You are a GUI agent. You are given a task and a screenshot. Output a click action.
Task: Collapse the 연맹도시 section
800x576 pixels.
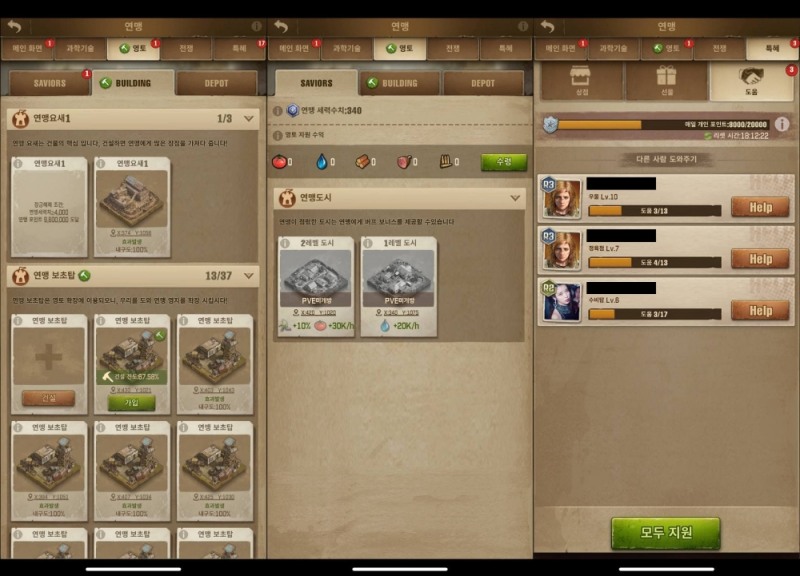pyautogui.click(x=516, y=198)
